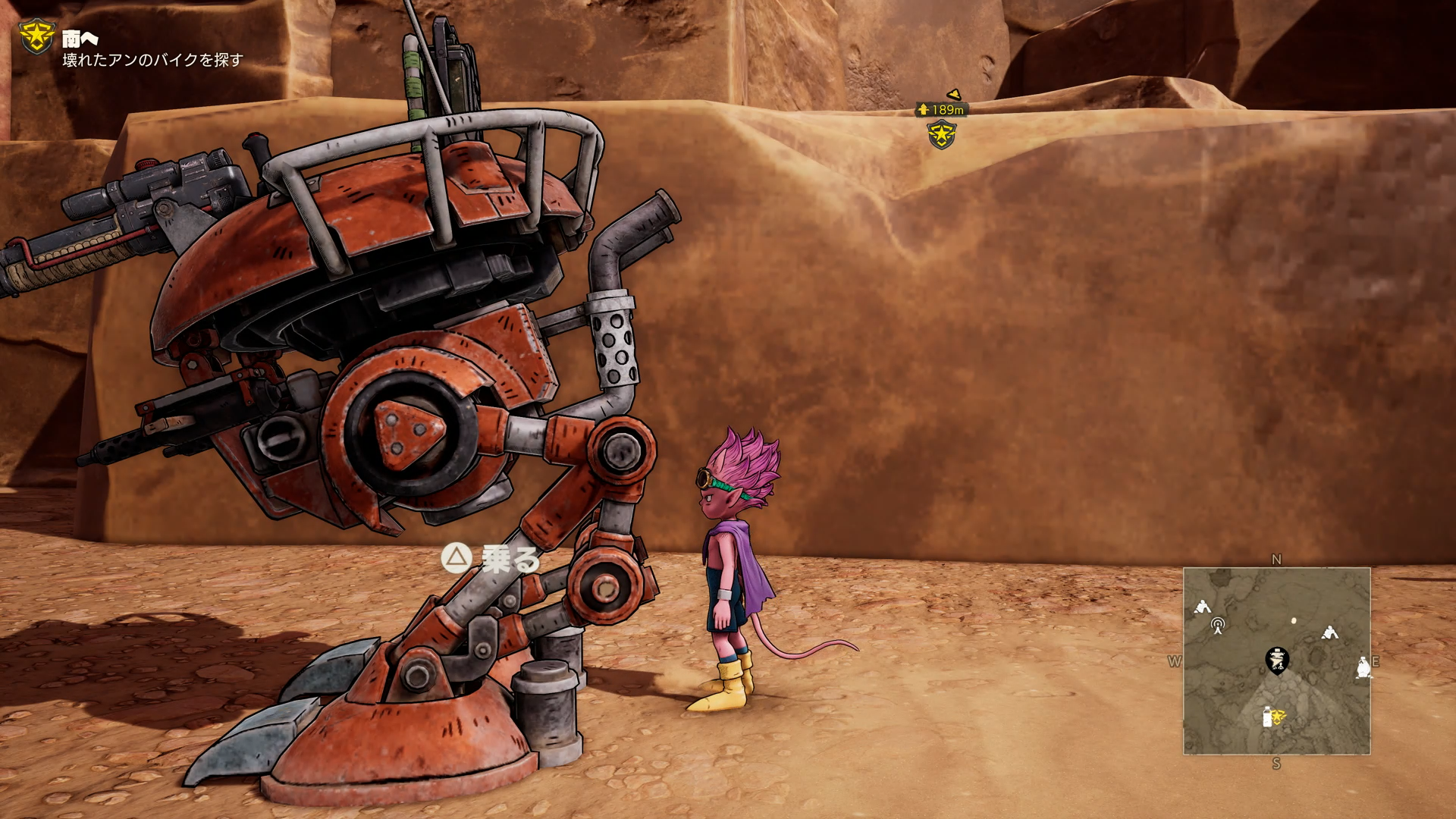Open the minimap
The height and width of the screenshot is (819, 1456).
coord(1276,661)
